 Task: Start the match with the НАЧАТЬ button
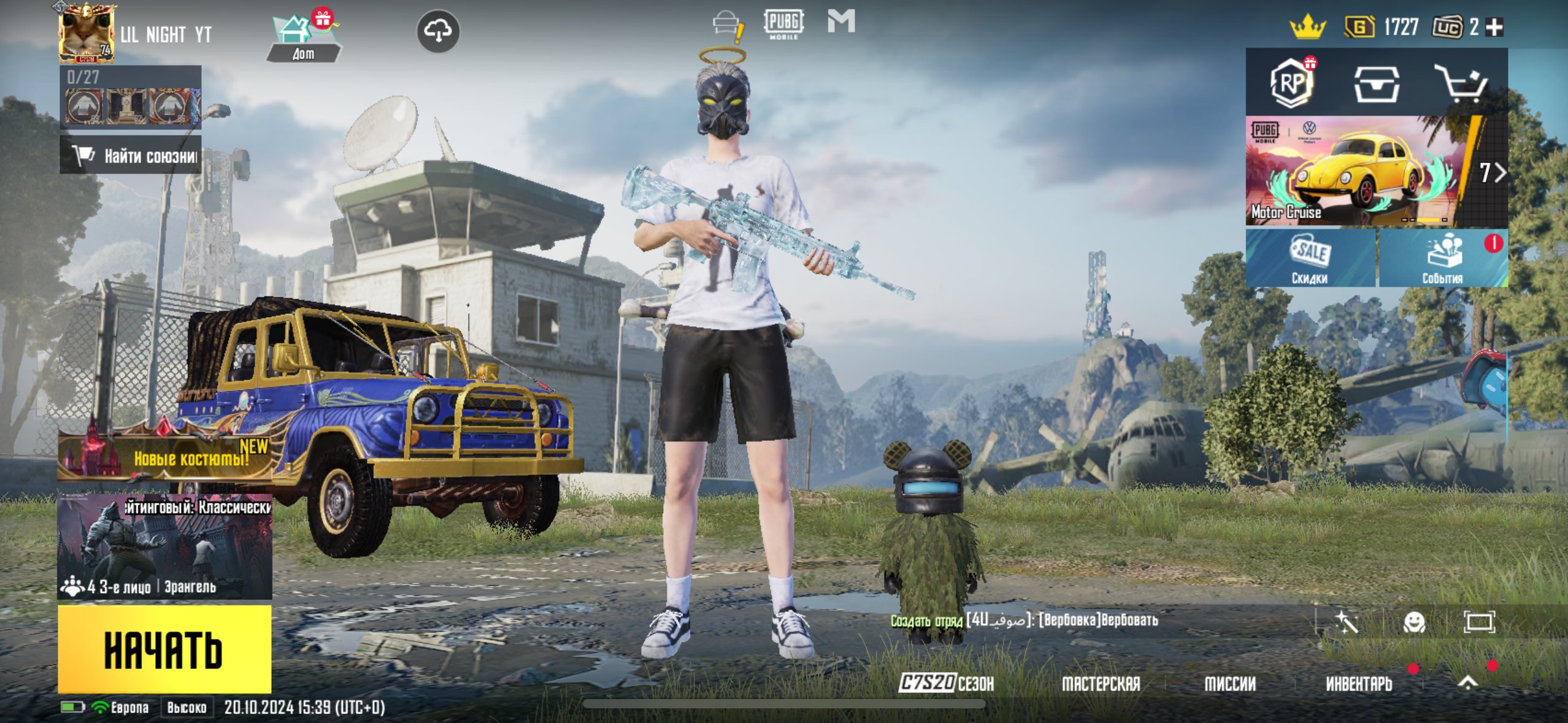coord(164,649)
